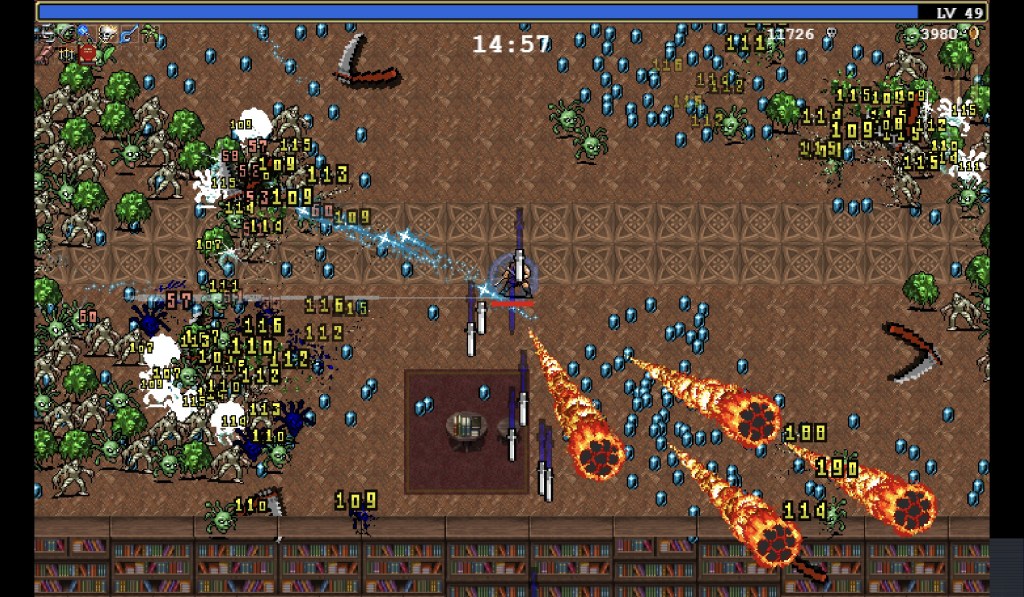Select the skull icon in the weapon row

pos(105,34)
